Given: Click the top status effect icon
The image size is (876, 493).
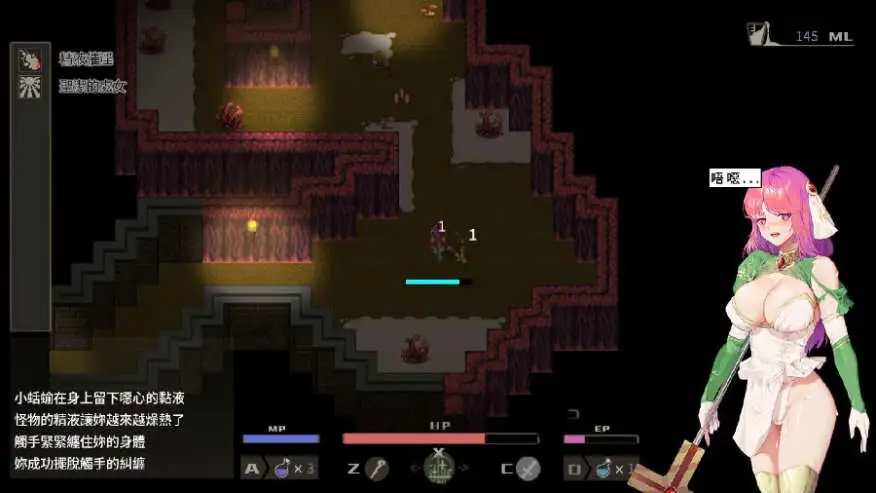Looking at the screenshot, I should pyautogui.click(x=30, y=59).
